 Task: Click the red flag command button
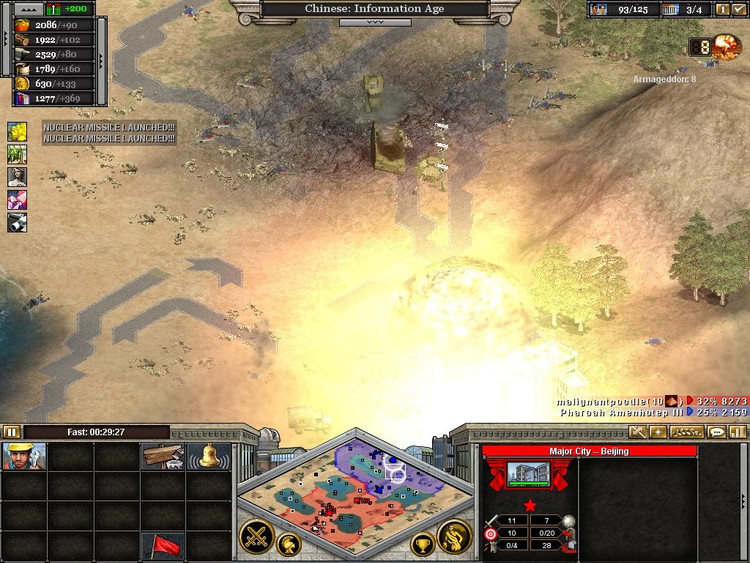tap(163, 545)
